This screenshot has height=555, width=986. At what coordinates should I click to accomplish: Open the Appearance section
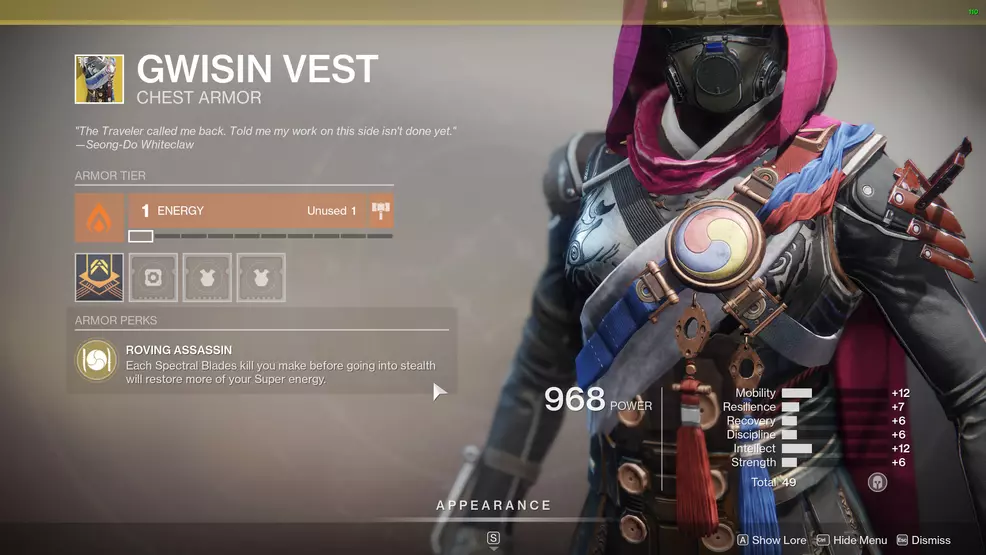tap(493, 506)
